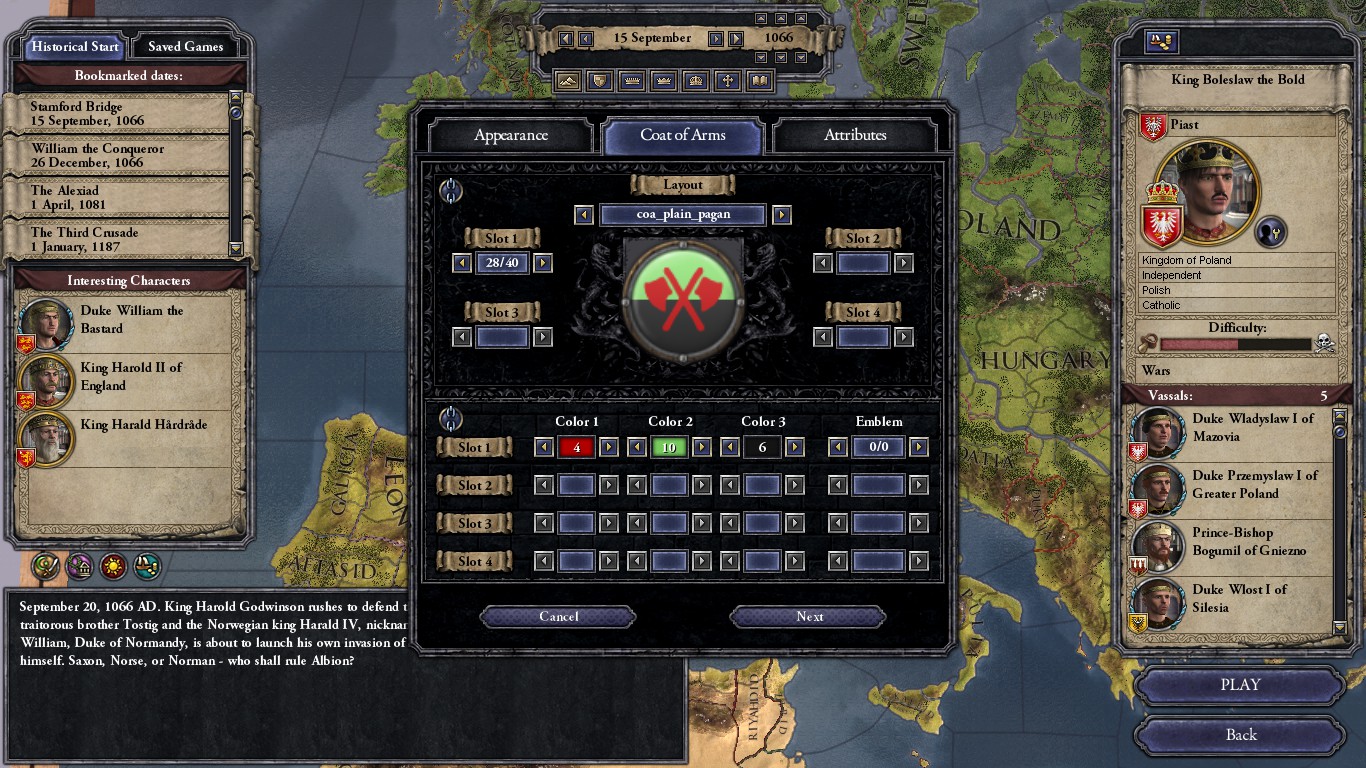1366x768 pixels.
Task: Cancel the ruler designer dialog
Action: (558, 617)
